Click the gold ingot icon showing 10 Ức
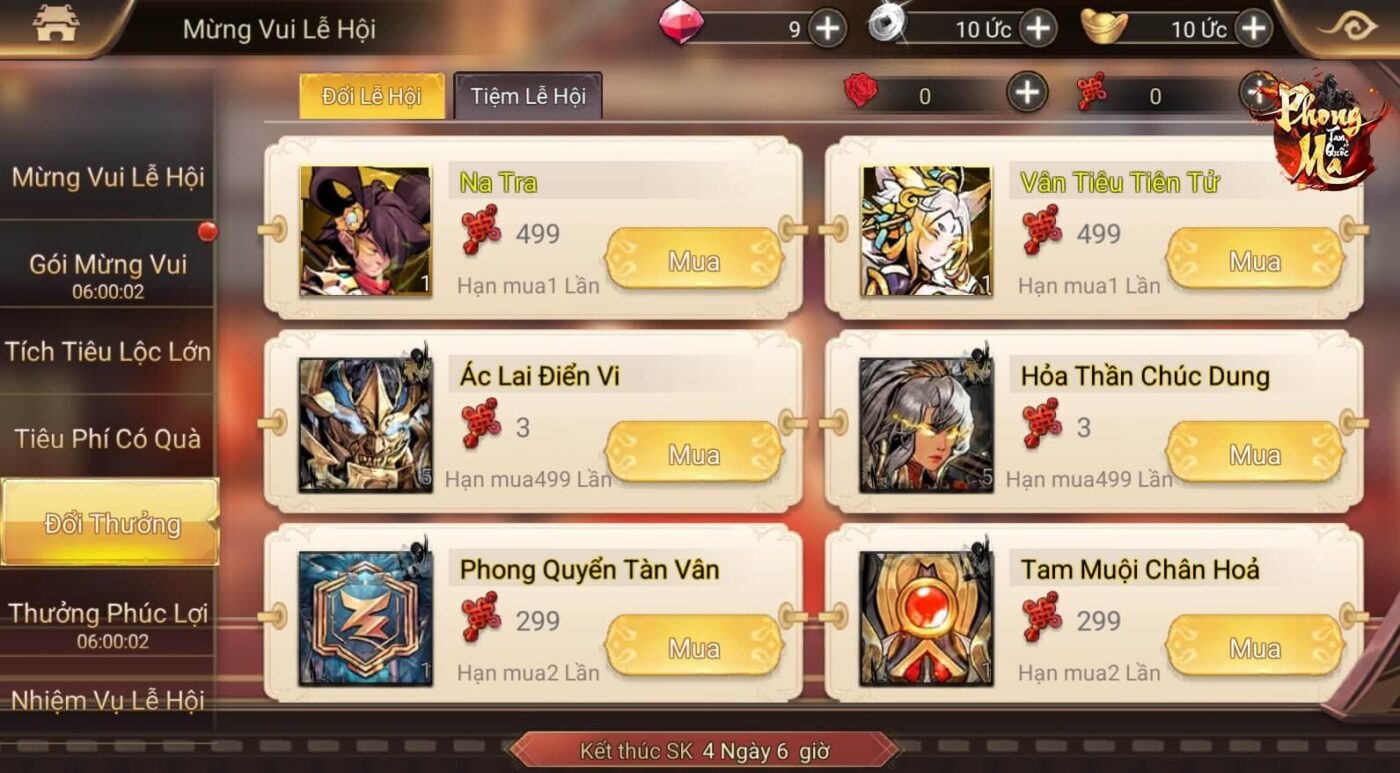This screenshot has width=1400, height=773. coord(1105,28)
